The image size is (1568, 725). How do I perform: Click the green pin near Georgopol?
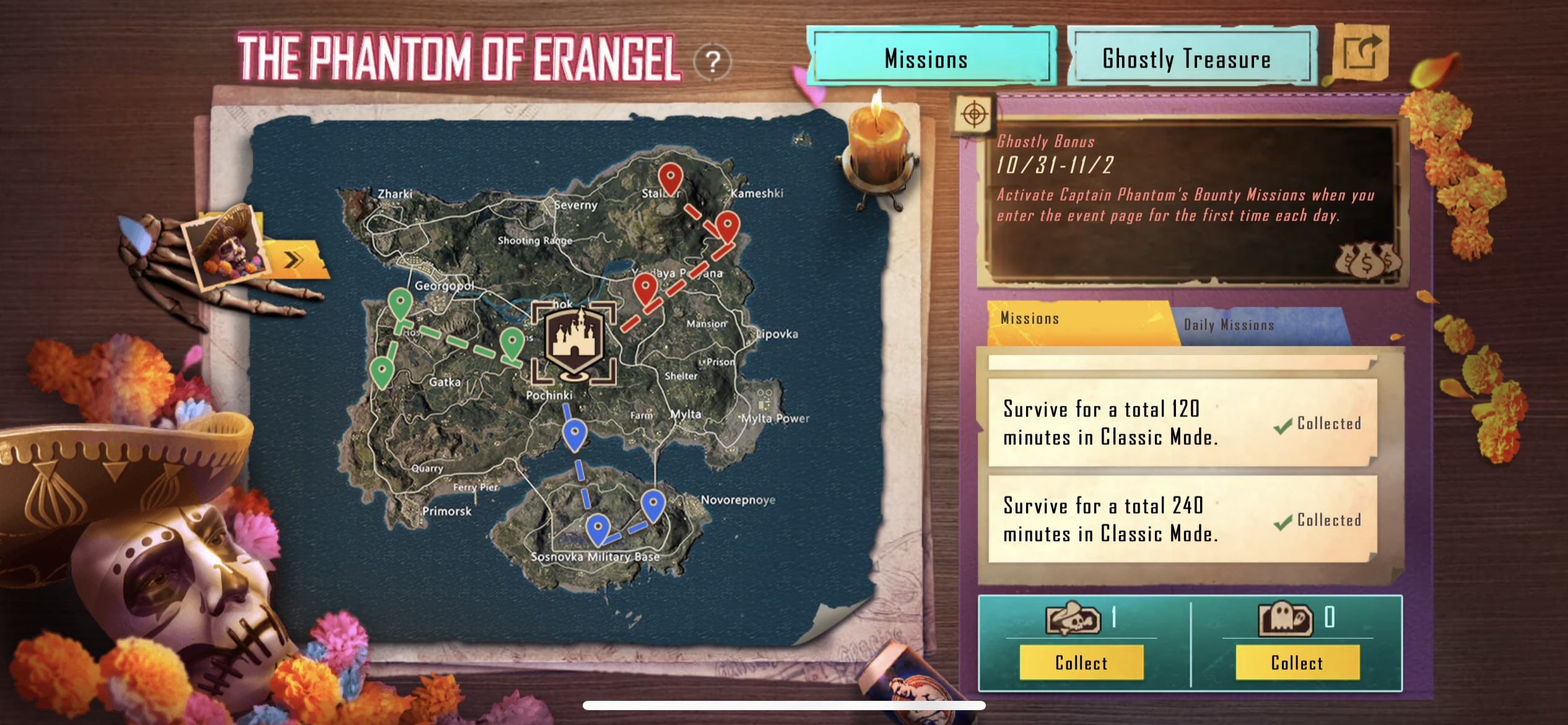pos(400,303)
